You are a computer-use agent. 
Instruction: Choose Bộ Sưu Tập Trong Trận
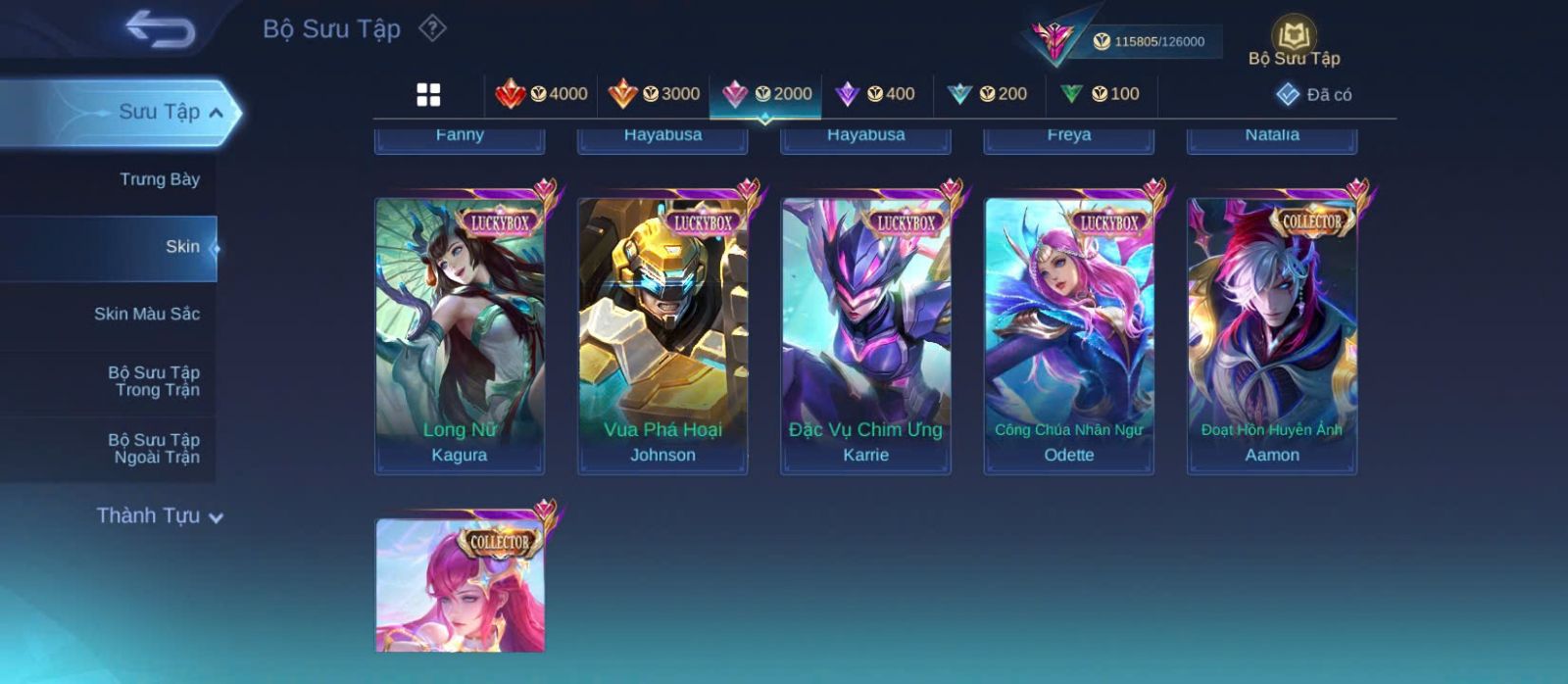click(x=154, y=381)
